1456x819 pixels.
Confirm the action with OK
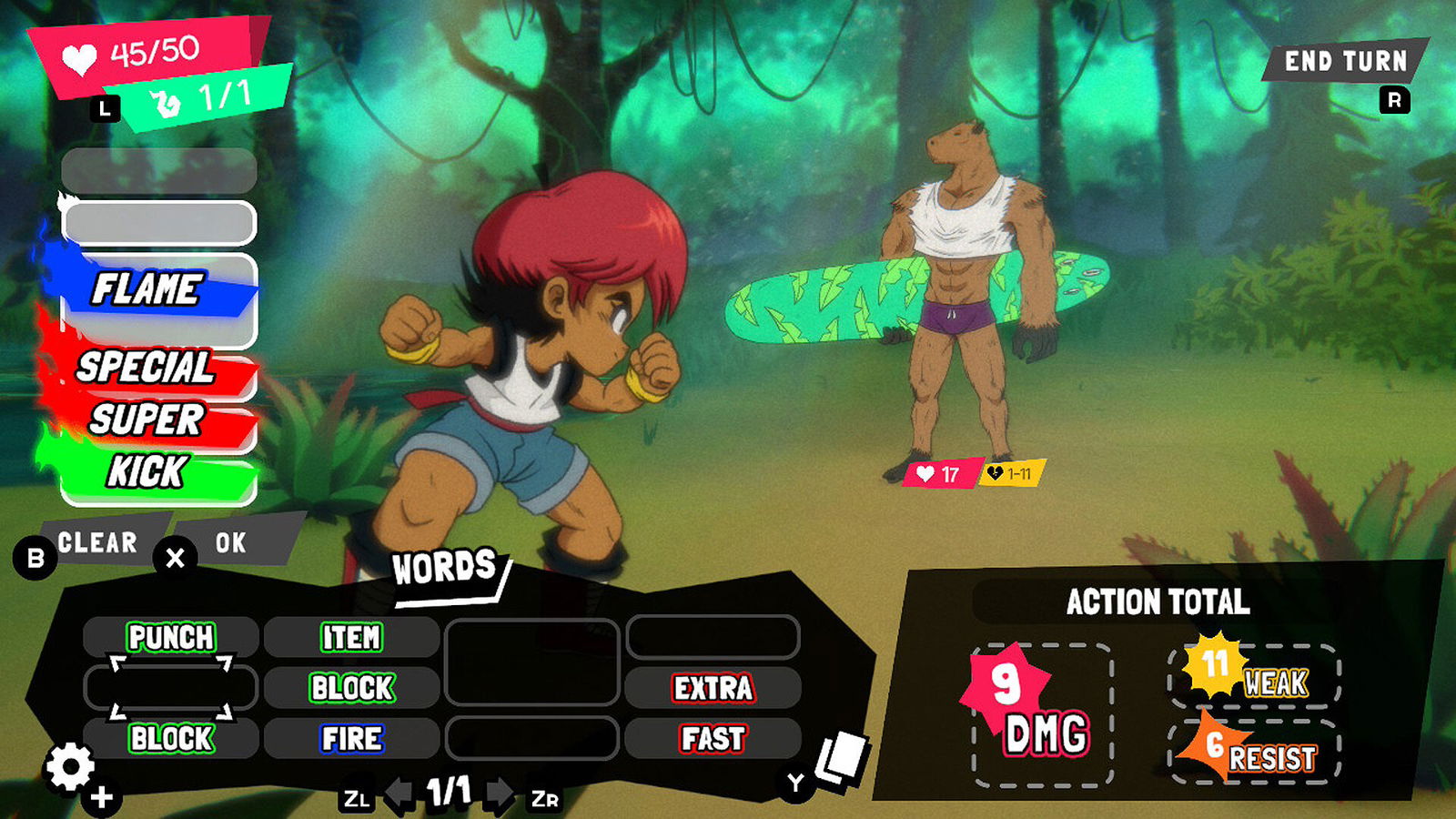pyautogui.click(x=230, y=542)
